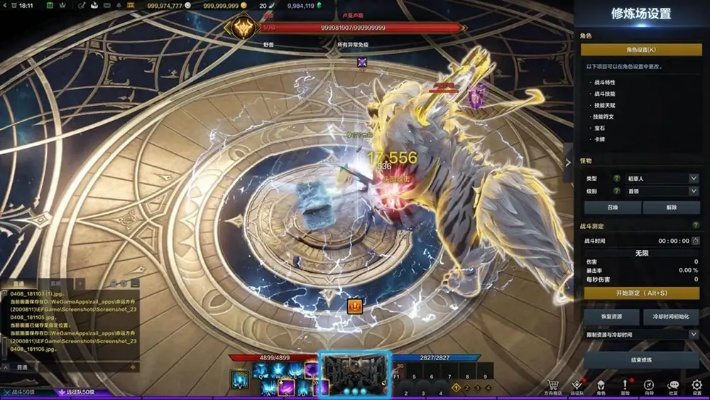This screenshot has height=400, width=710.
Task: Select the 普通 chat tab
Action: pos(22,367)
